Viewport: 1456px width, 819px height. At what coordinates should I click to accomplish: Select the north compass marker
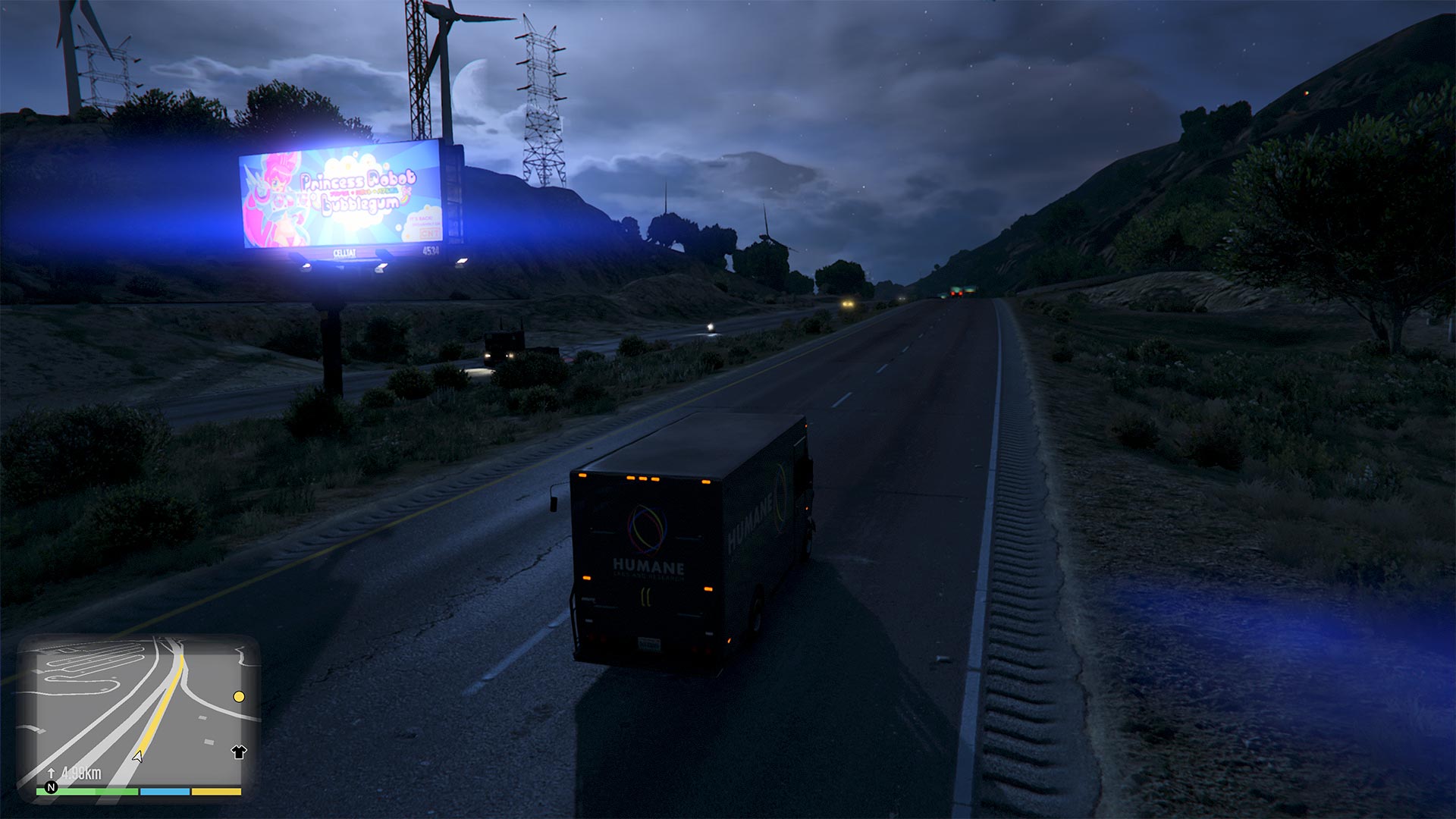(52, 787)
